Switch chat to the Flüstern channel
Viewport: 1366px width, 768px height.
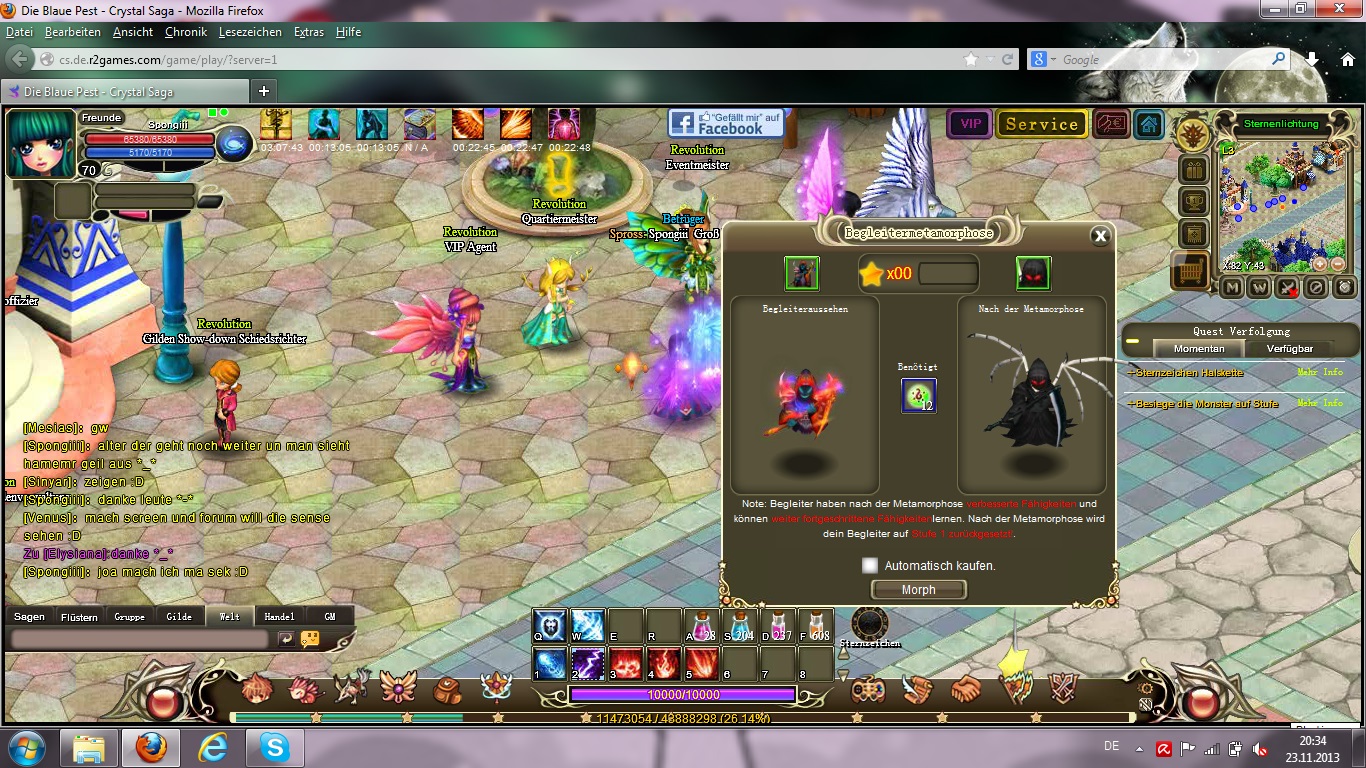79,616
